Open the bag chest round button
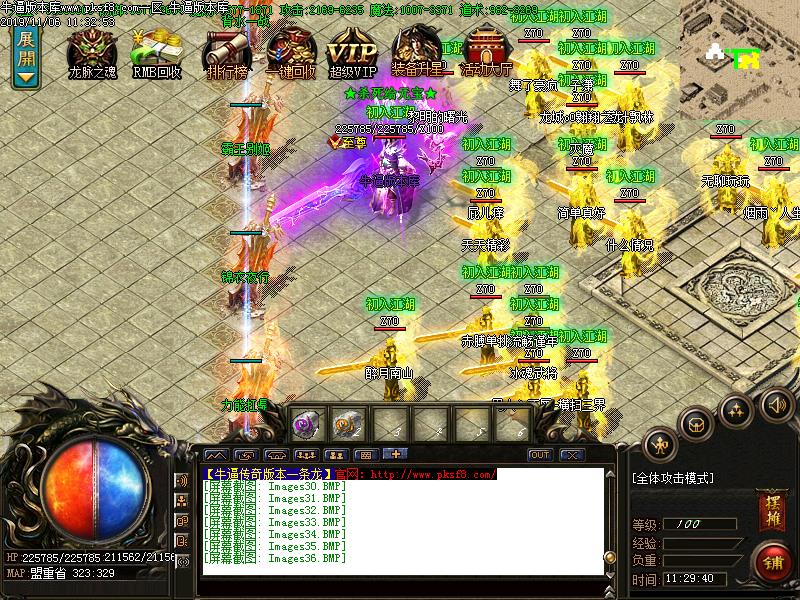 pos(697,424)
